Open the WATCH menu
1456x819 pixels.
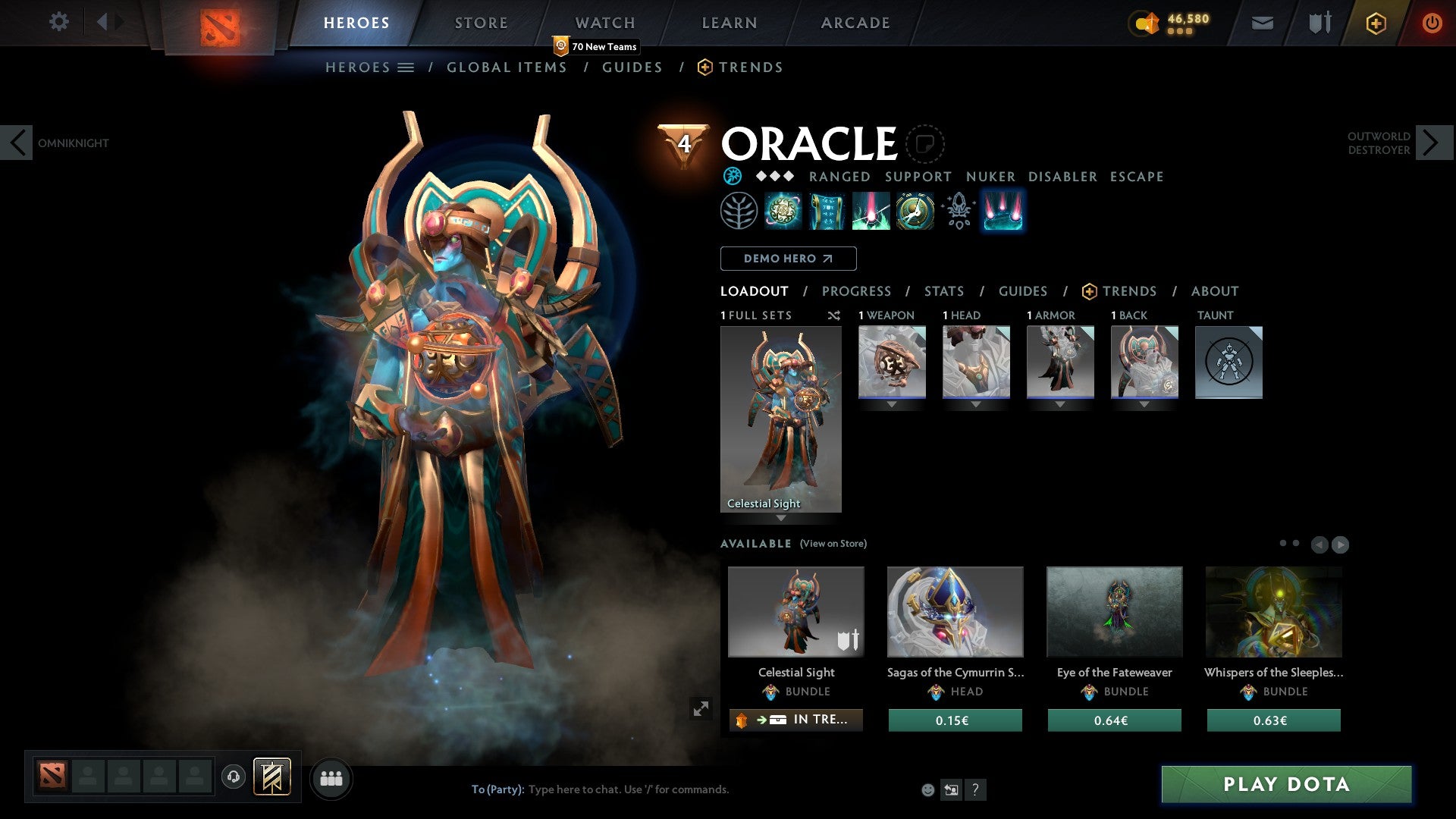(x=604, y=22)
